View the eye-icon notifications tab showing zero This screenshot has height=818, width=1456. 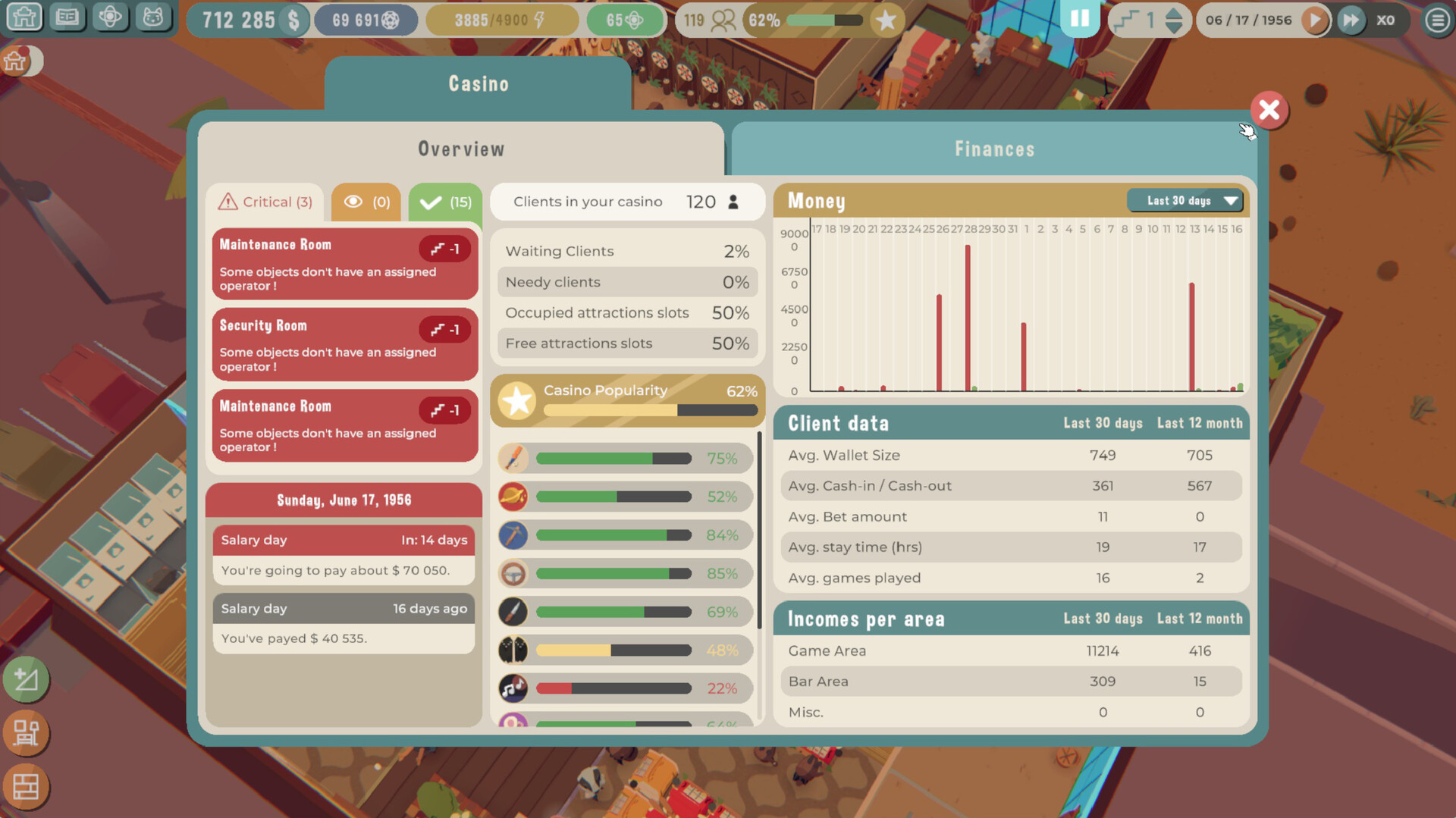coord(366,201)
